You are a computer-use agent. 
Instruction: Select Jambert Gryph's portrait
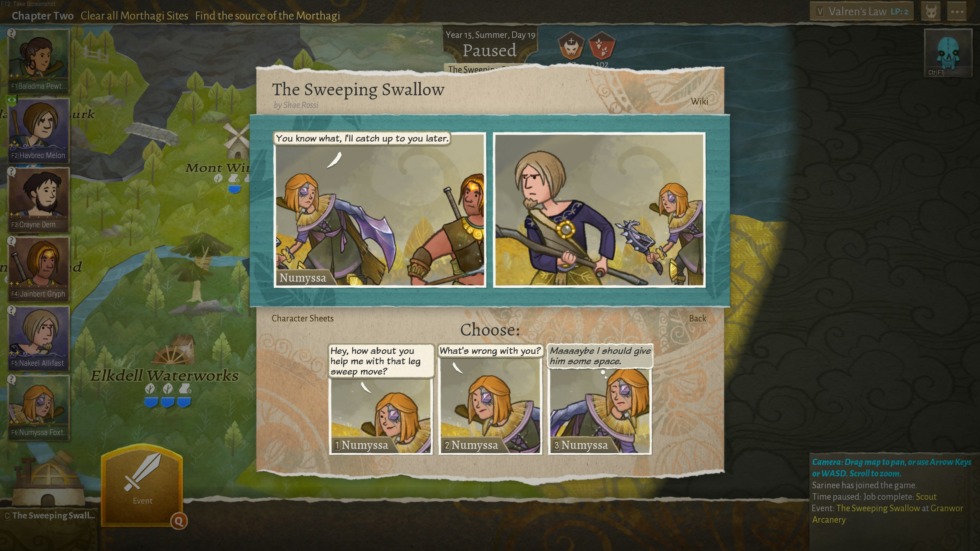click(x=39, y=268)
